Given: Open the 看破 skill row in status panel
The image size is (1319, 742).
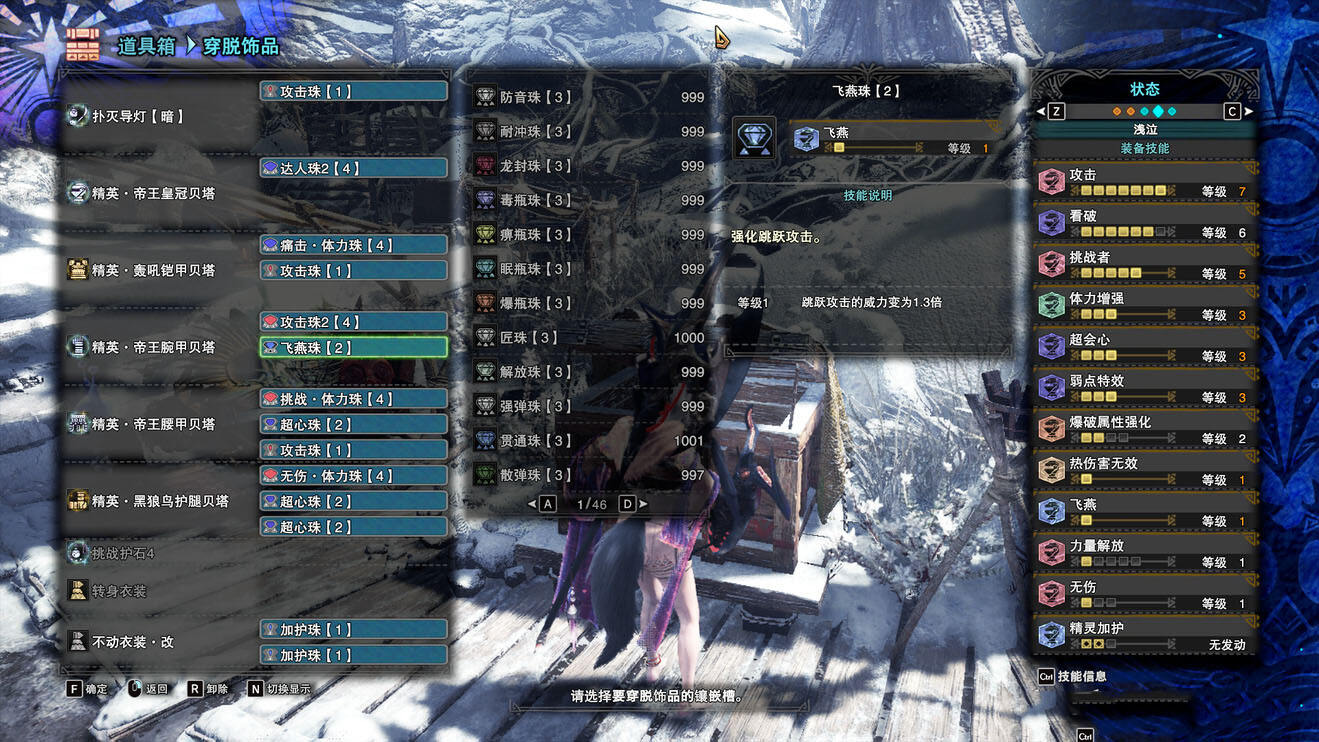Looking at the screenshot, I should pos(1145,223).
